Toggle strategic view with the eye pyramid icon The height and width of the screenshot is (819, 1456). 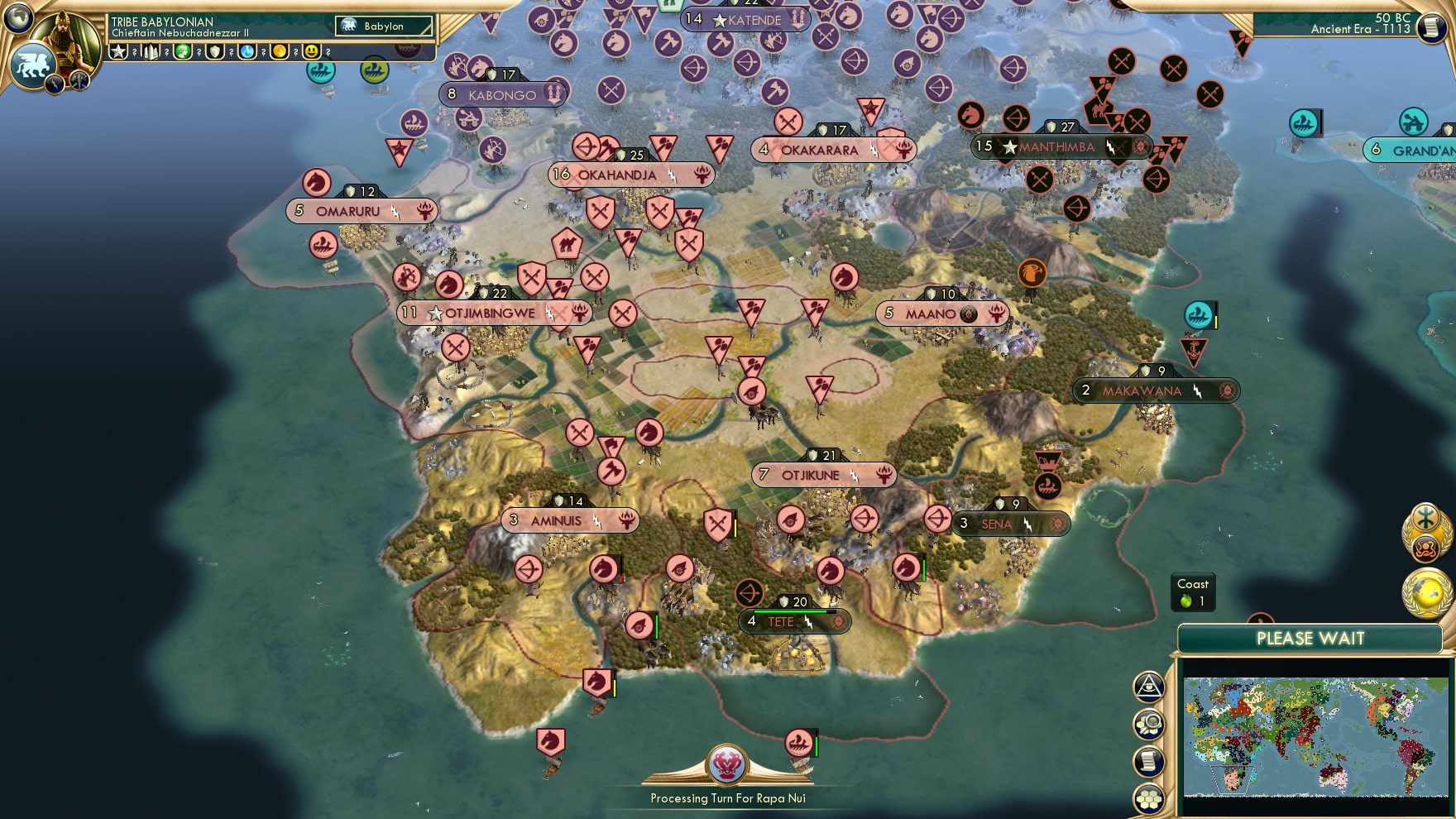click(1148, 685)
